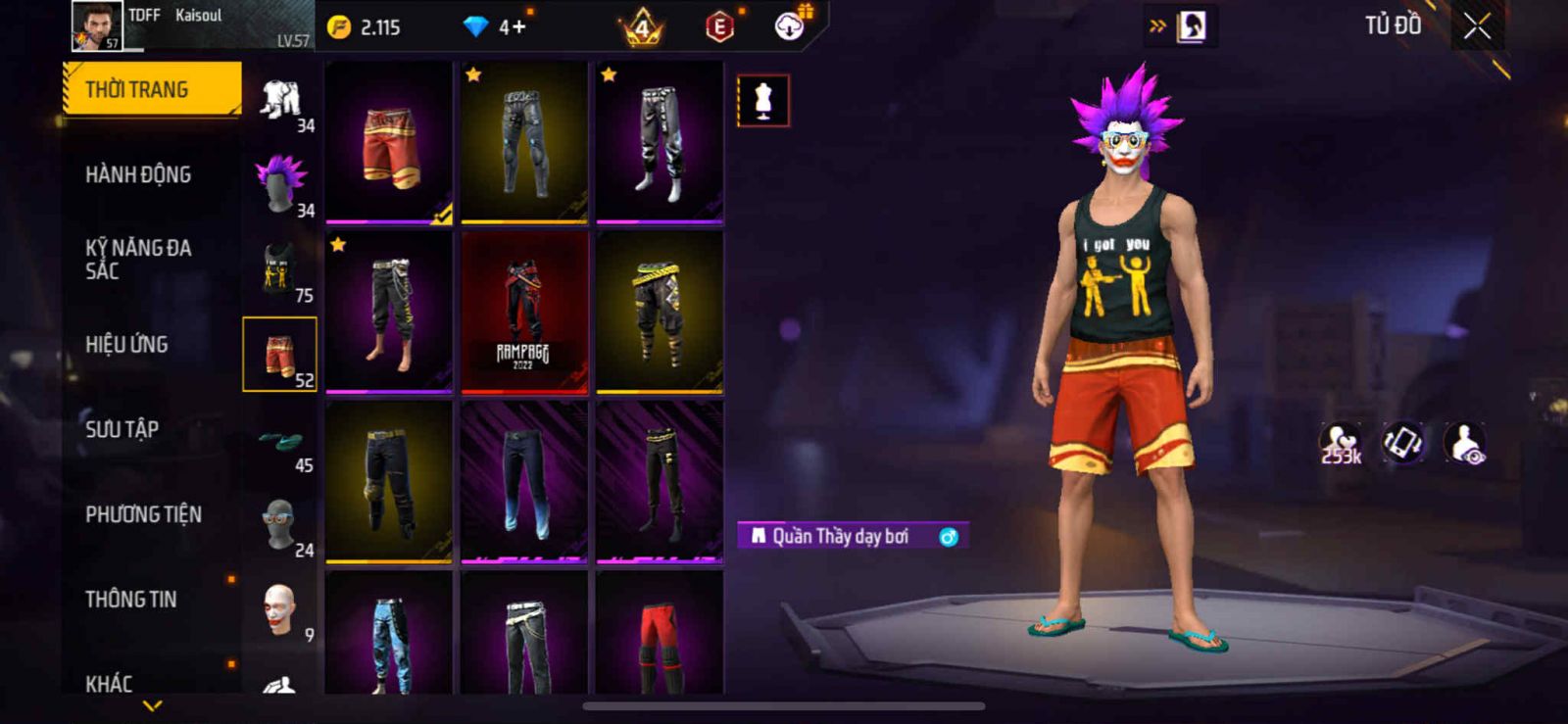Select the red and yellow swim shorts
1568x724 pixels.
(x=389, y=143)
